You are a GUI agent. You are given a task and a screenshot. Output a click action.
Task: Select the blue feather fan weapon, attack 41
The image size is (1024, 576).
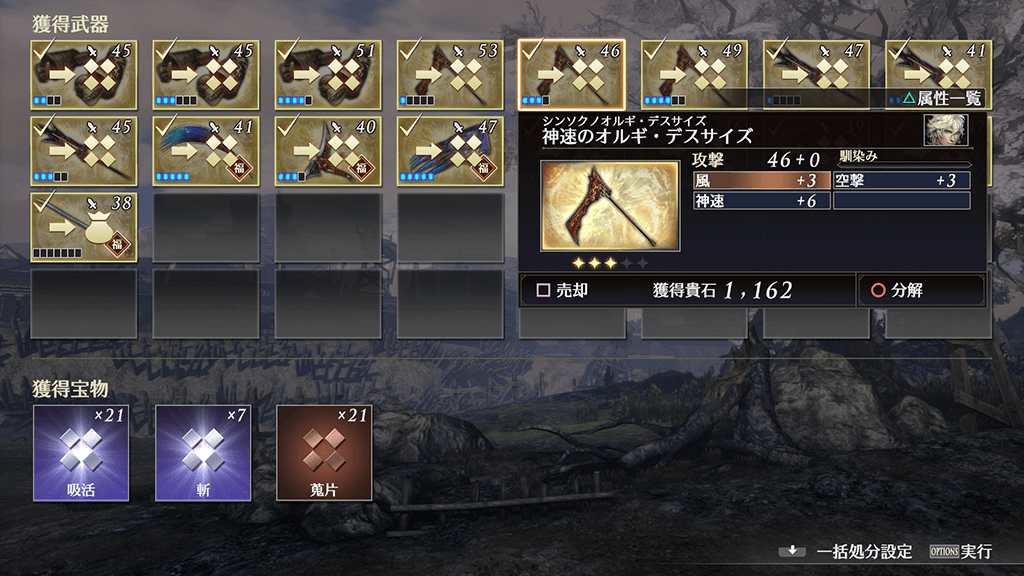click(207, 150)
